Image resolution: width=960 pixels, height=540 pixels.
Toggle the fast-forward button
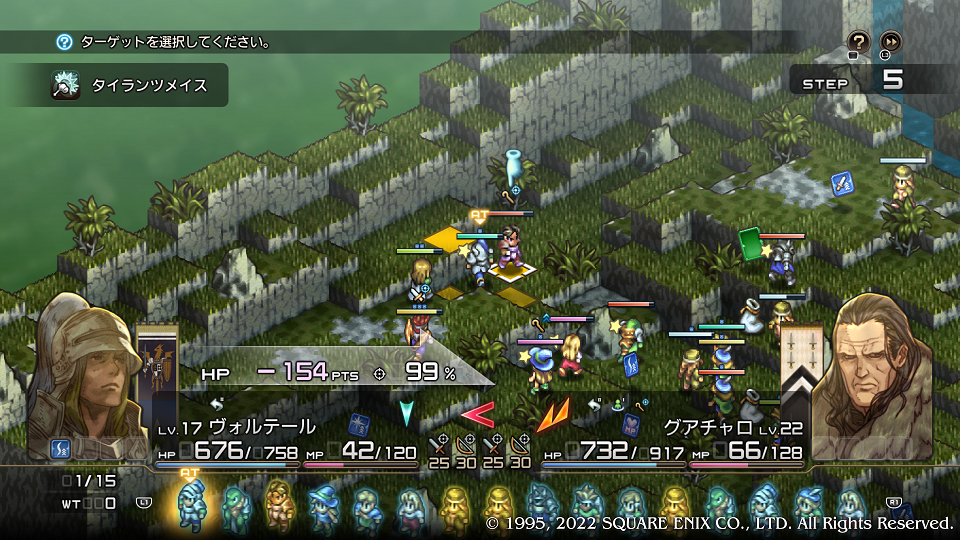coord(890,41)
